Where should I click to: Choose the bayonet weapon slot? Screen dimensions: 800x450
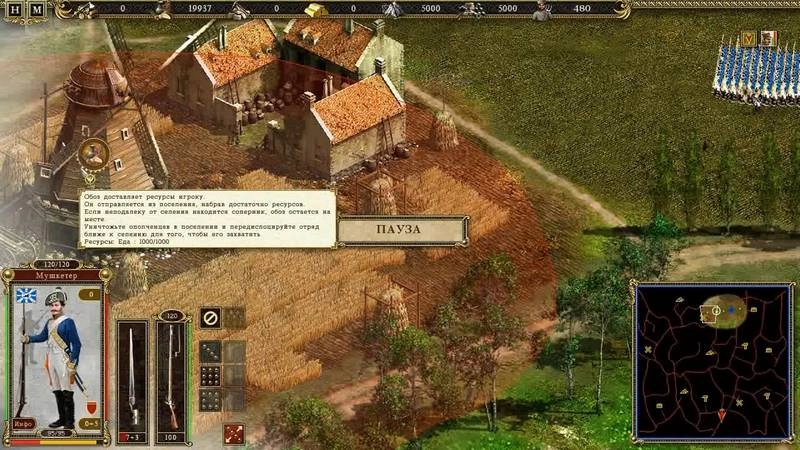coord(132,372)
